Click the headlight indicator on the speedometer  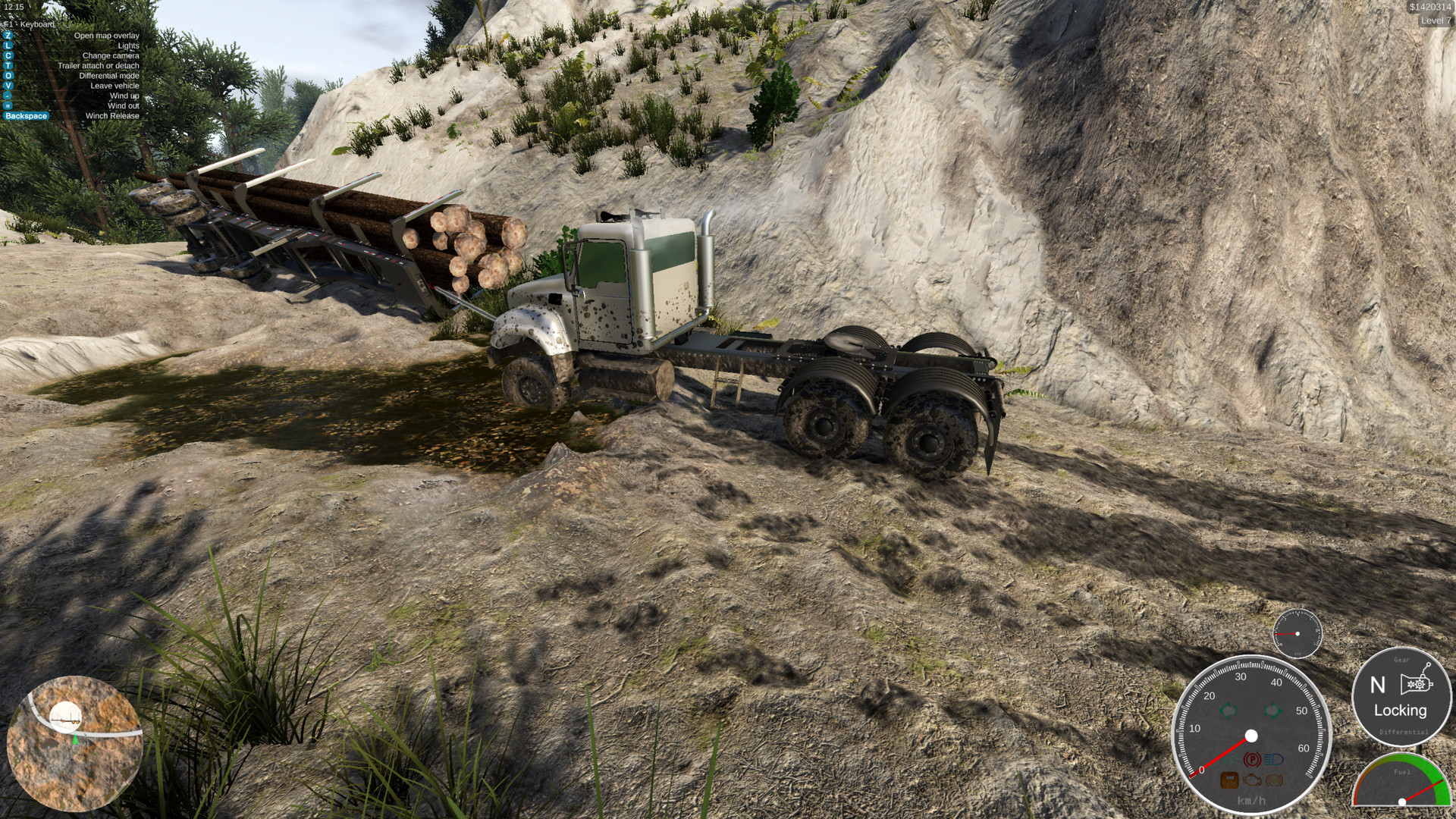(1275, 759)
